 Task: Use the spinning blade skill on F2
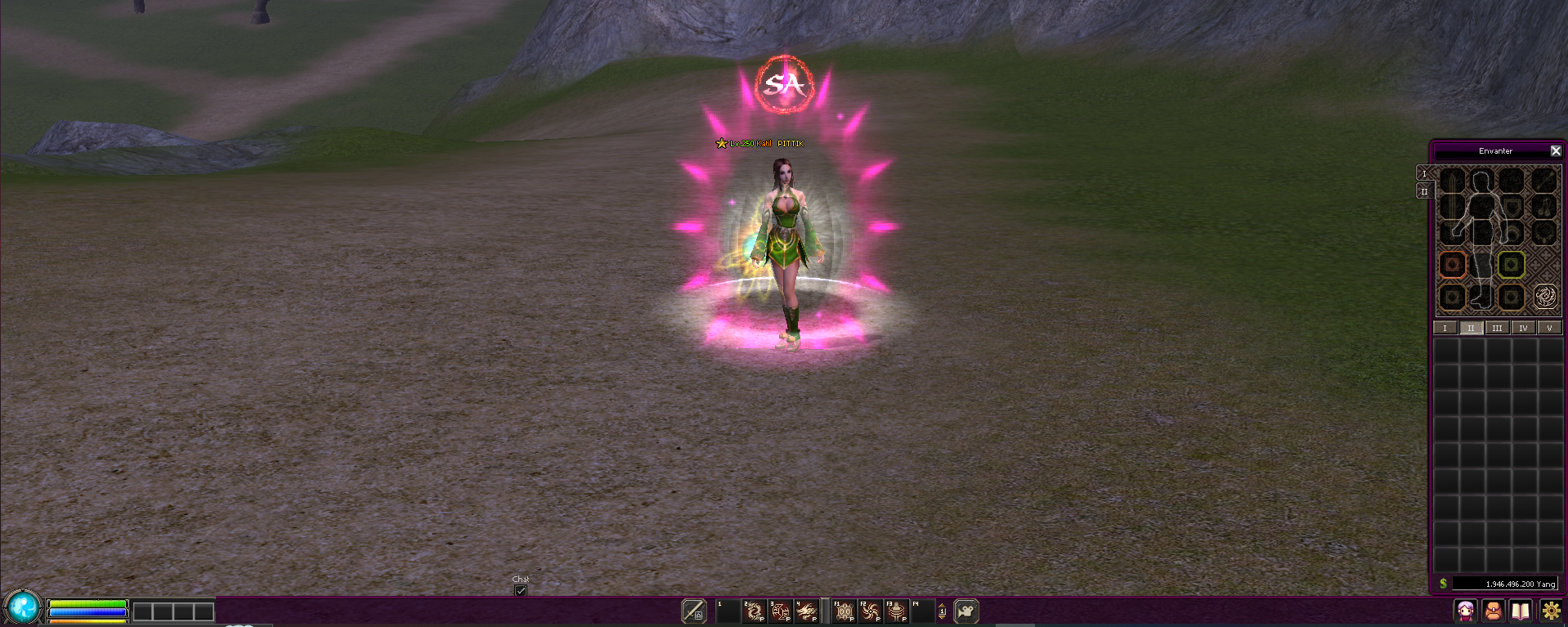click(x=871, y=611)
